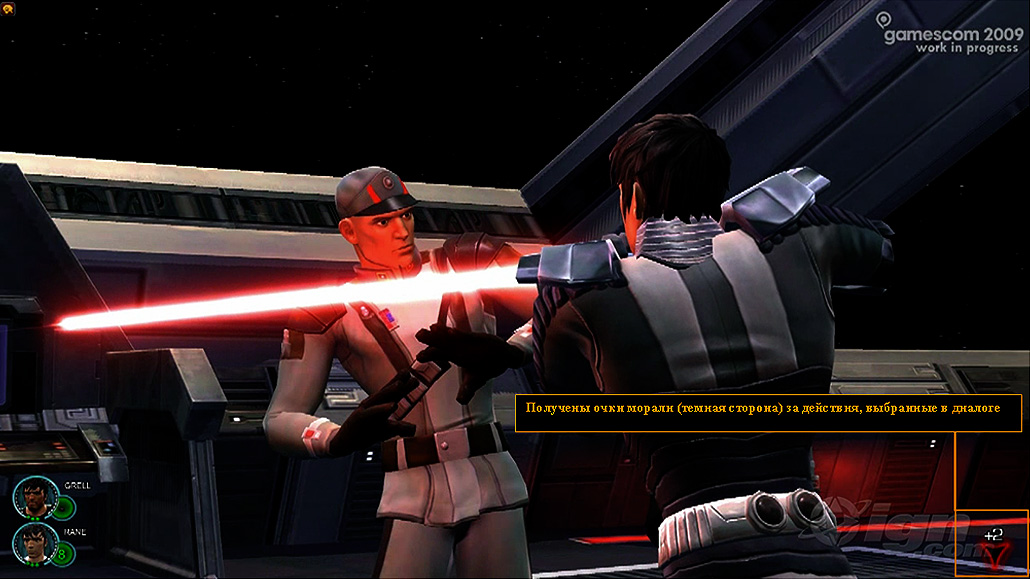Click the green level 8 badge beside Mane
Image resolution: width=1030 pixels, height=579 pixels.
coord(63,552)
